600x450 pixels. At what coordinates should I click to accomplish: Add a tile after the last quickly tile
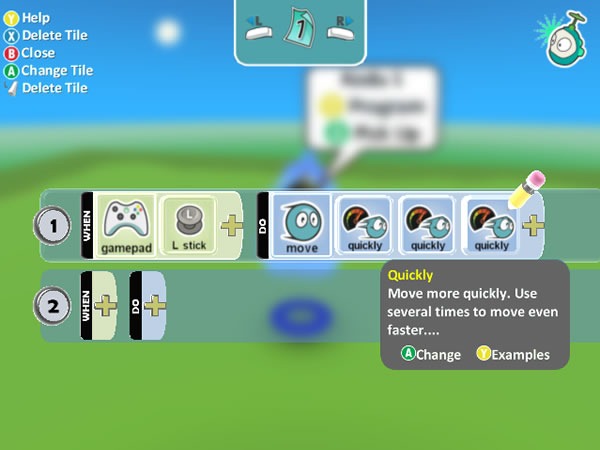tap(533, 225)
